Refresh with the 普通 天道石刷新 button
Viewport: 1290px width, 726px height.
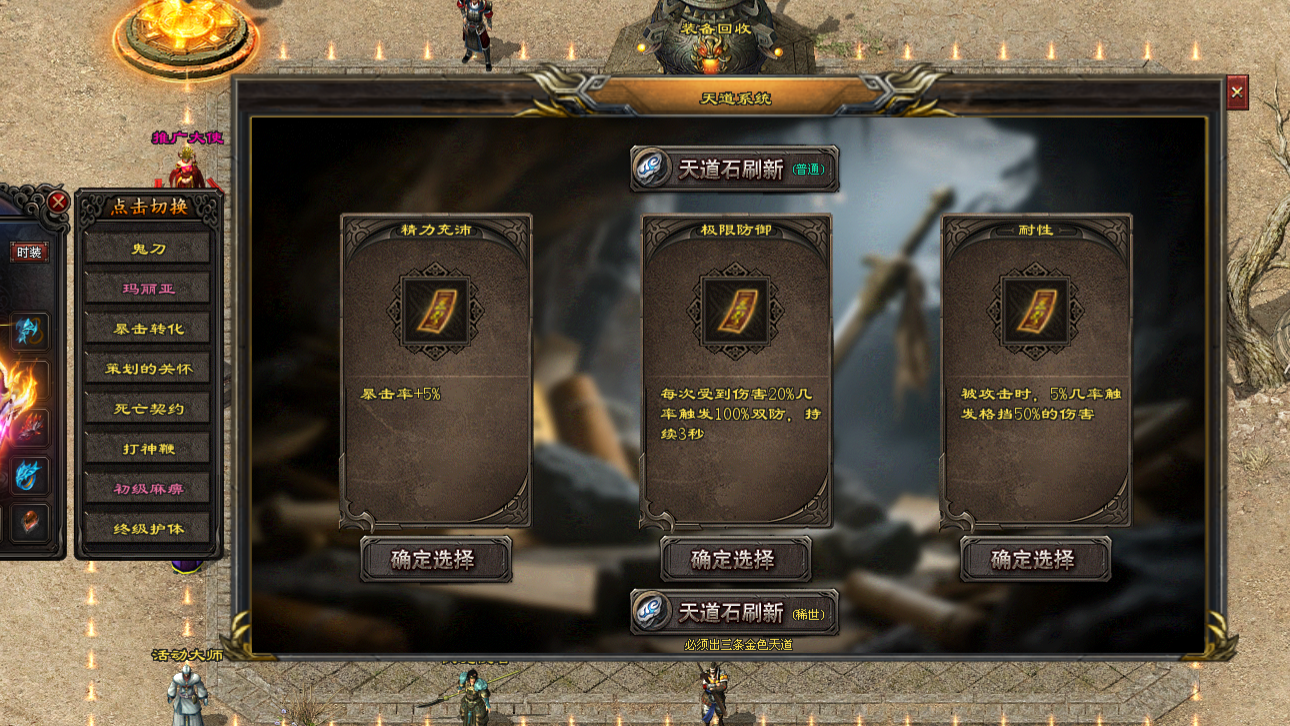click(x=734, y=169)
